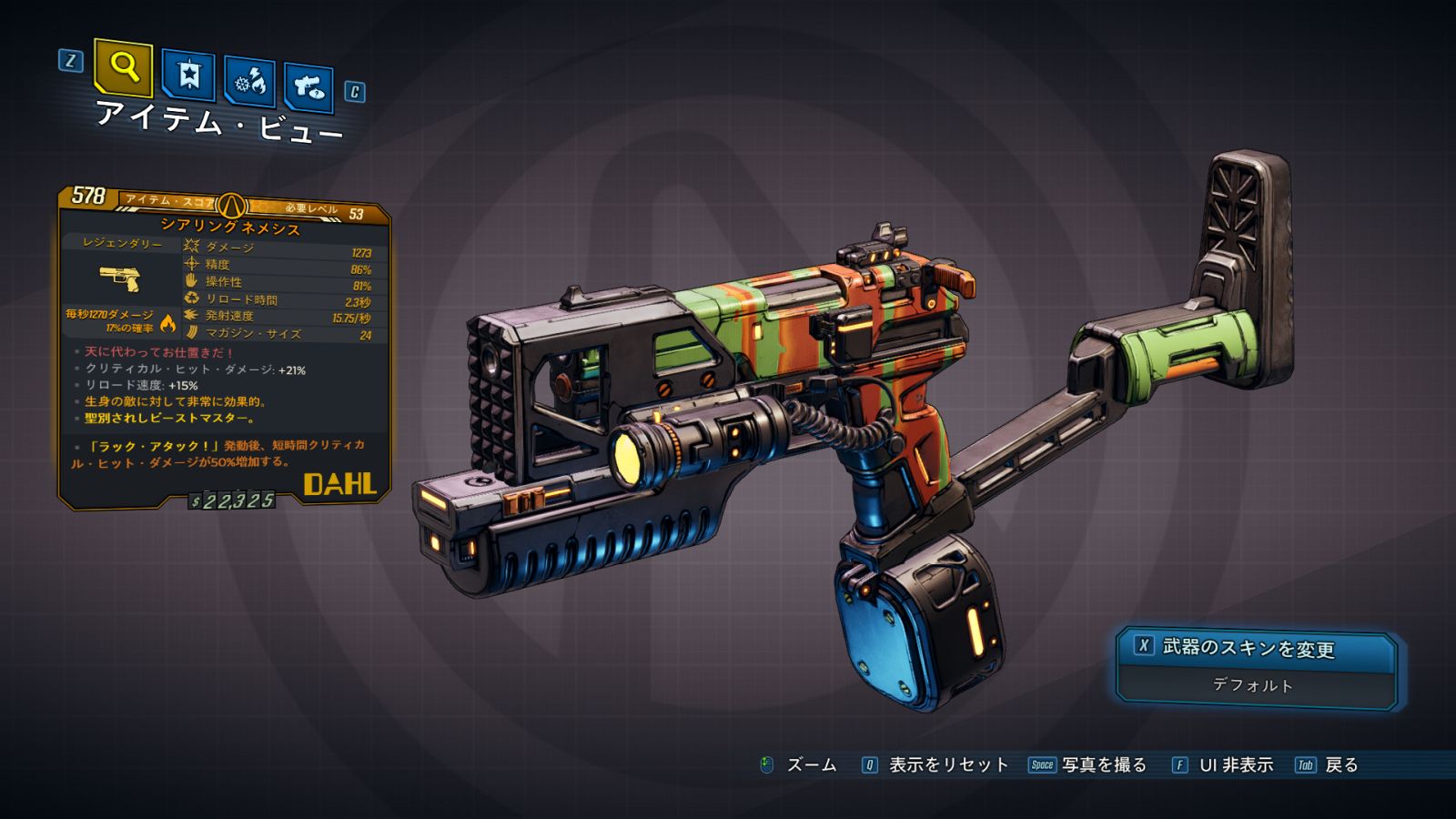Select the magnifying glass item view tab

[123, 66]
